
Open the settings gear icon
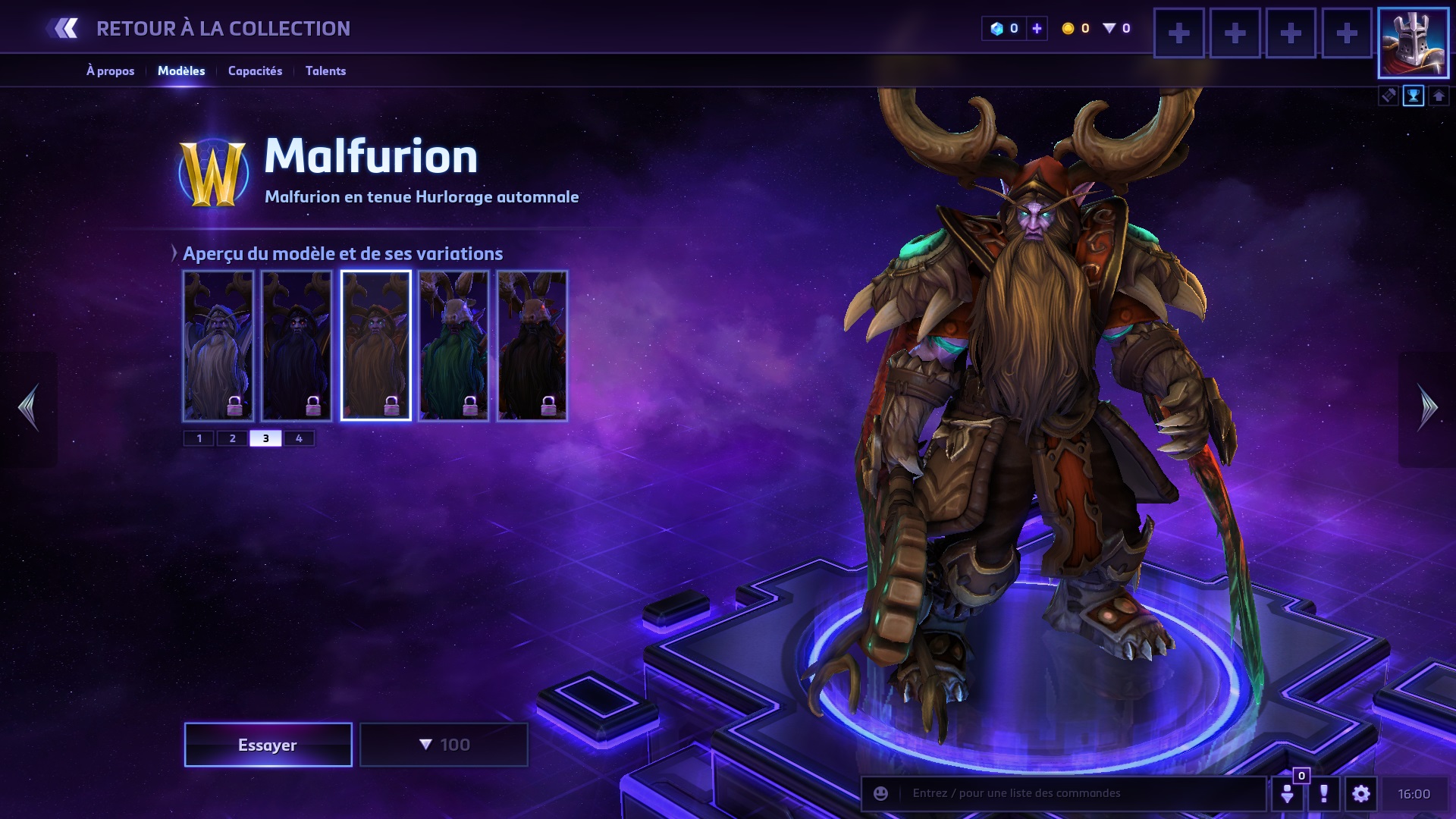(x=1361, y=793)
